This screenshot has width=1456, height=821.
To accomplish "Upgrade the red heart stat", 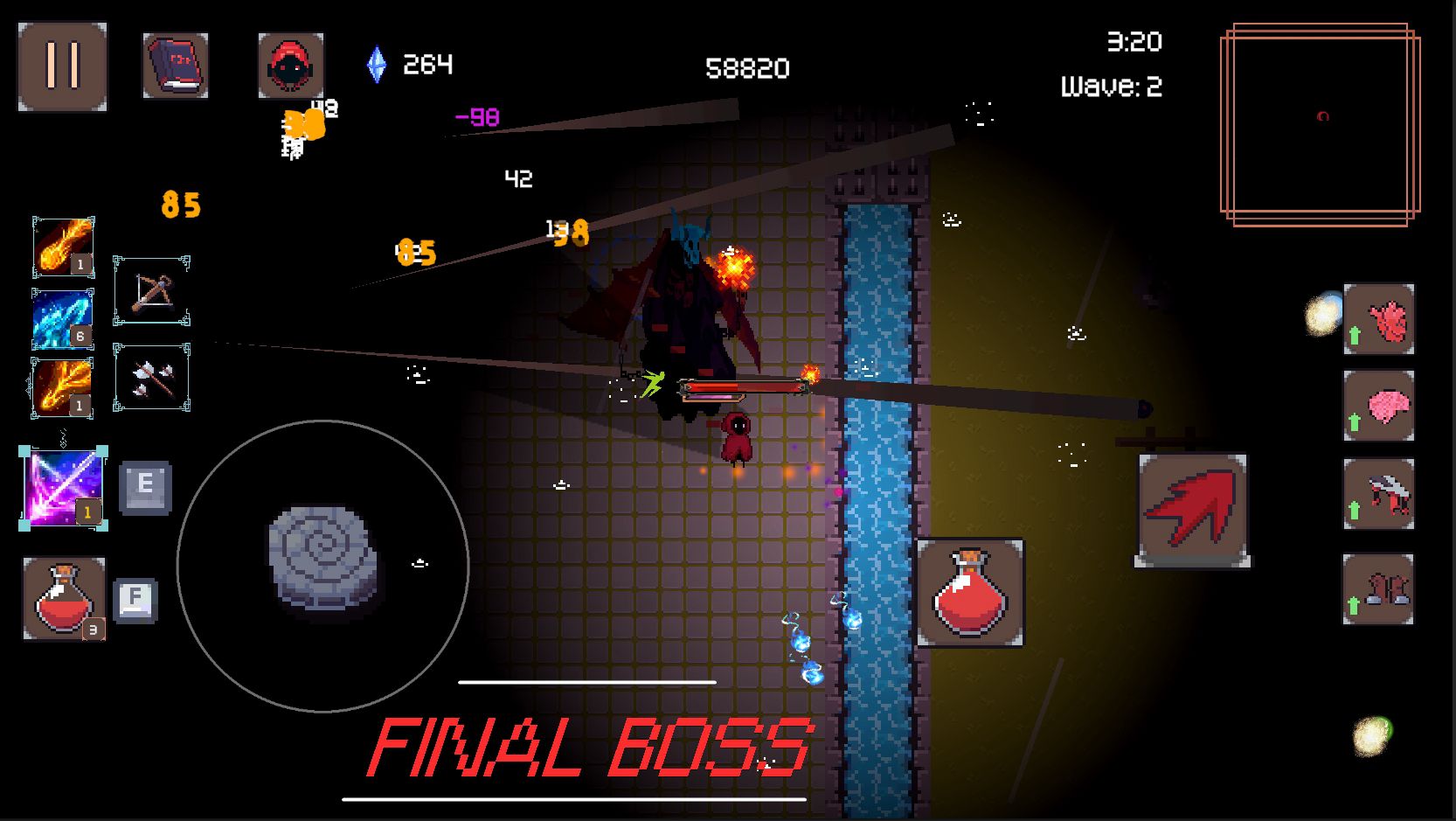I will (1379, 319).
